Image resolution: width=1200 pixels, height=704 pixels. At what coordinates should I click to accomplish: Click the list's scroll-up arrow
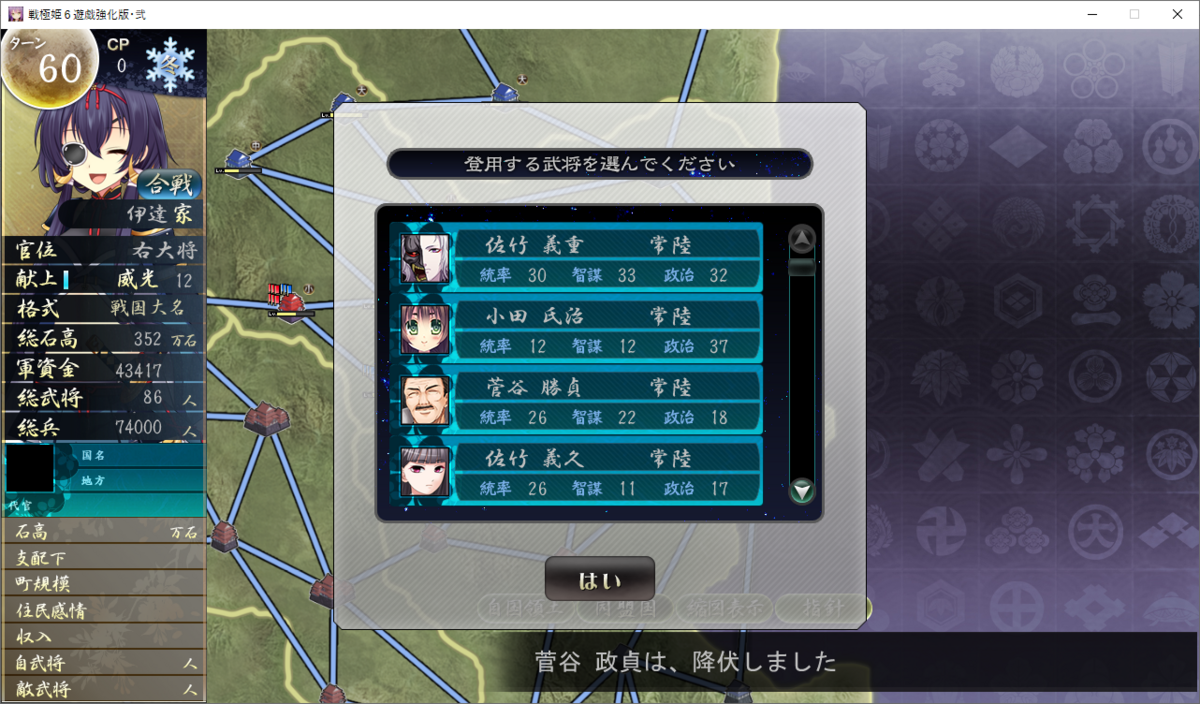[802, 239]
